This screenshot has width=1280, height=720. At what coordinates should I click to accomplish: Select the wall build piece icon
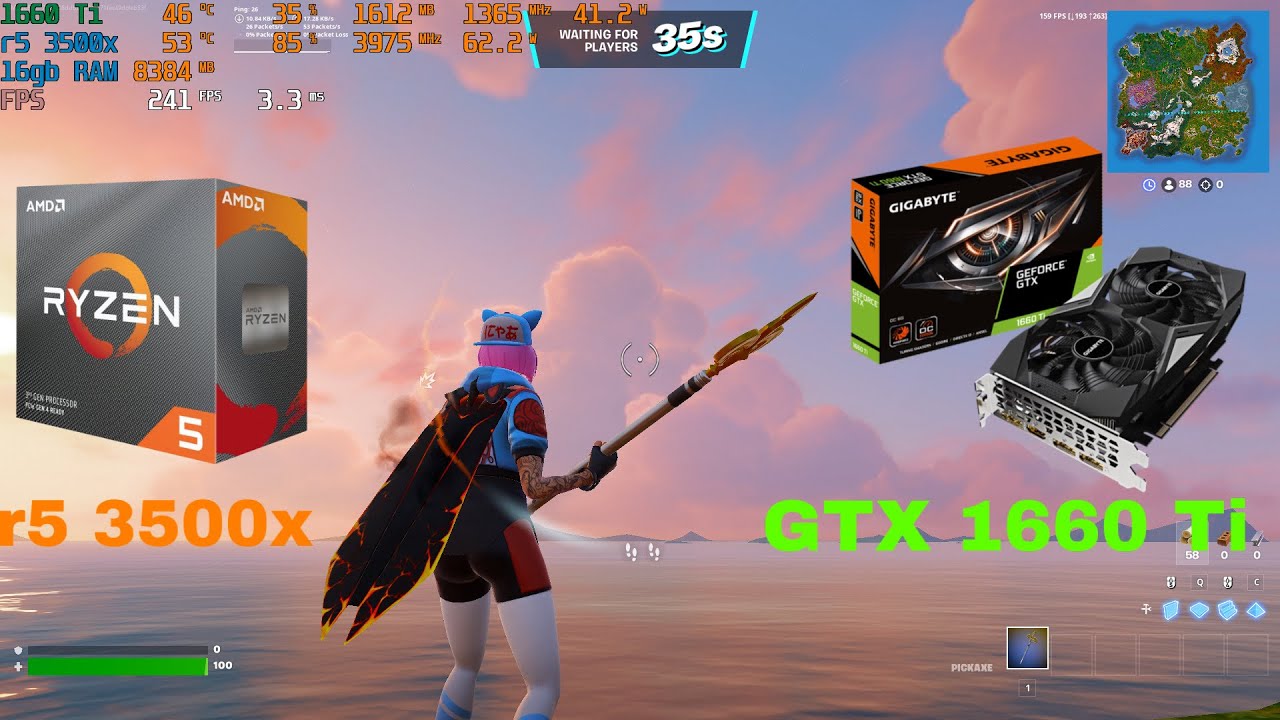(x=1172, y=609)
